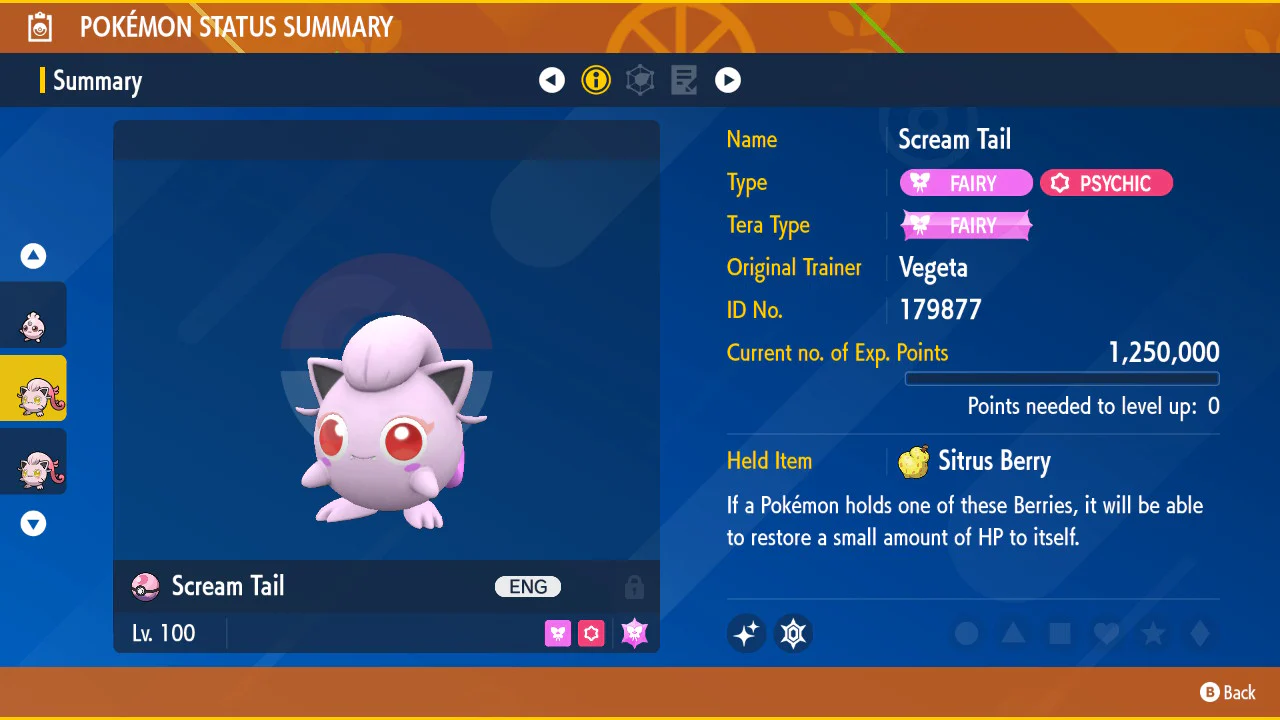Select the Igglybuff party thumbnail
The image size is (1280, 720).
(x=33, y=316)
